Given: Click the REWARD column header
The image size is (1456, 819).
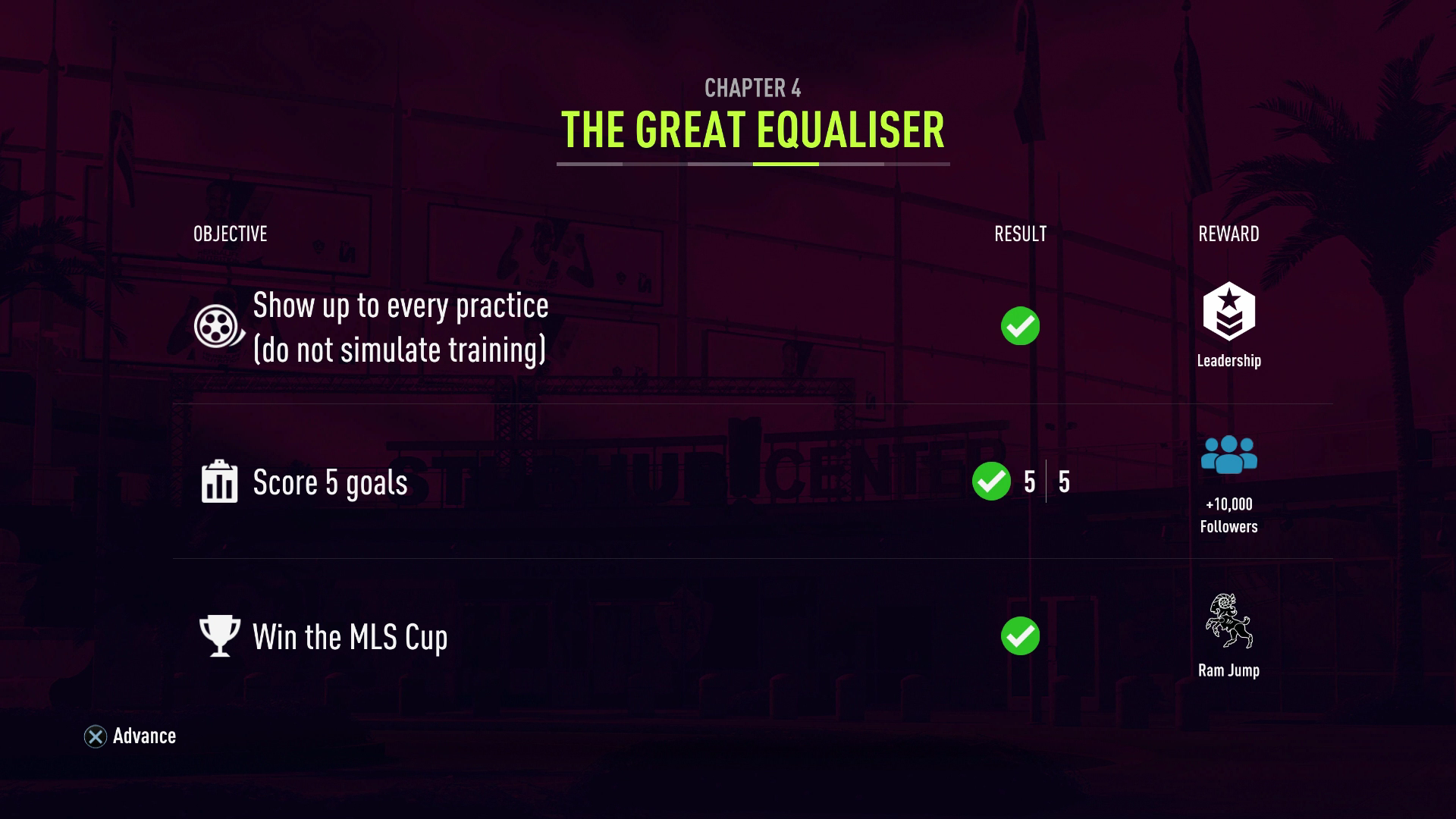Looking at the screenshot, I should coord(1227,234).
